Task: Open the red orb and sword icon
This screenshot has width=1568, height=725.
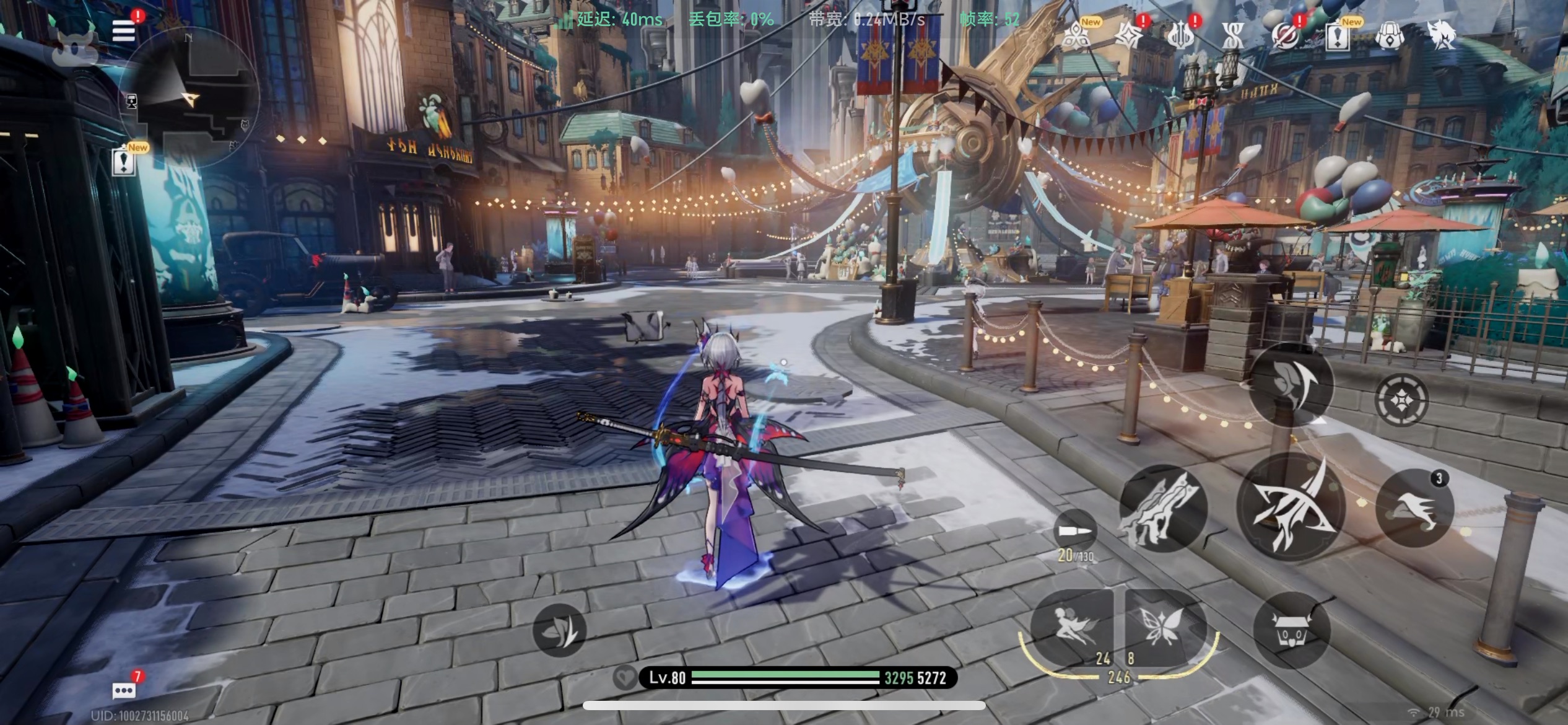Action: [1285, 37]
